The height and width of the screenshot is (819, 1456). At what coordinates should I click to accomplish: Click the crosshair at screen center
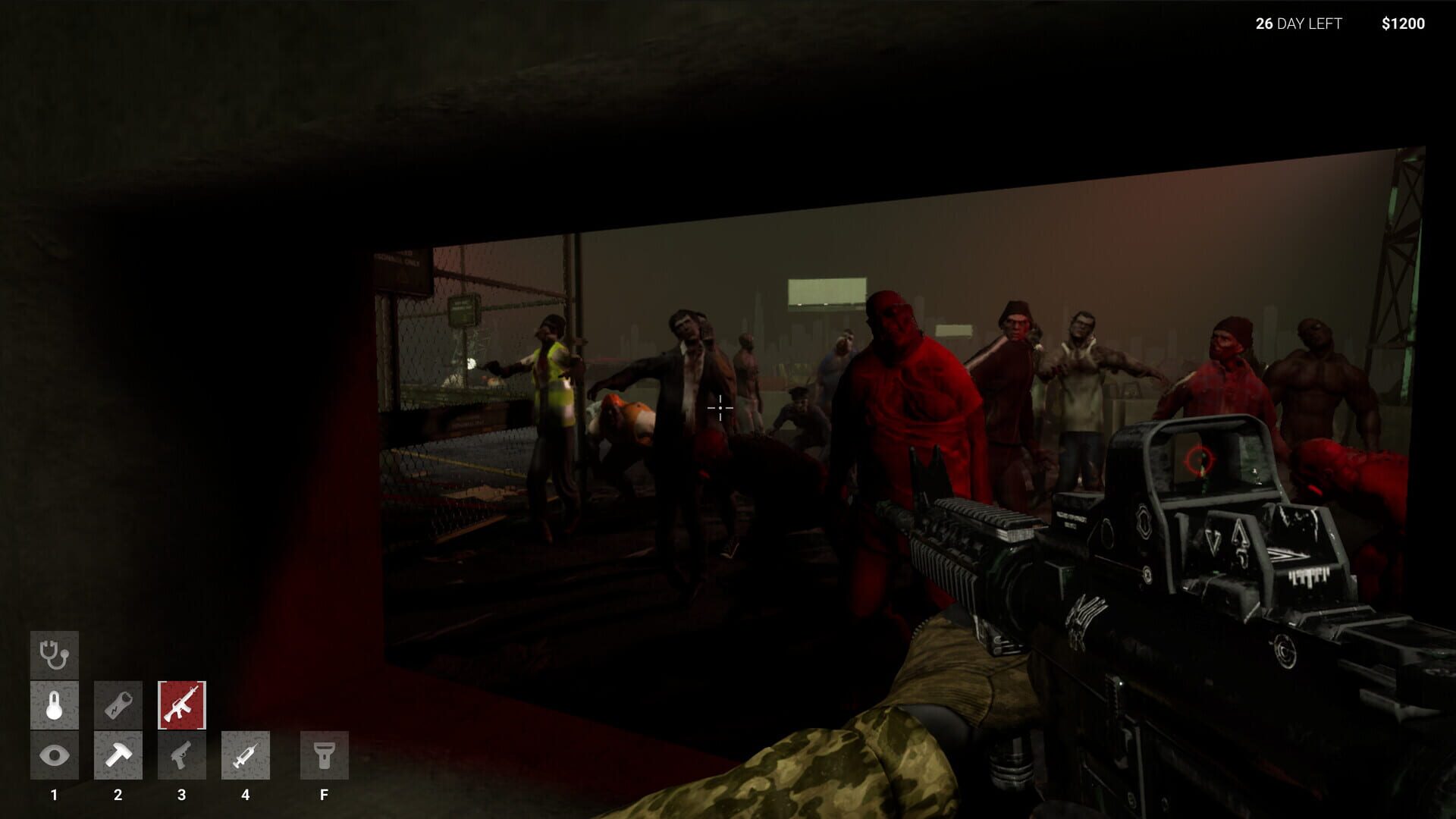(x=719, y=408)
